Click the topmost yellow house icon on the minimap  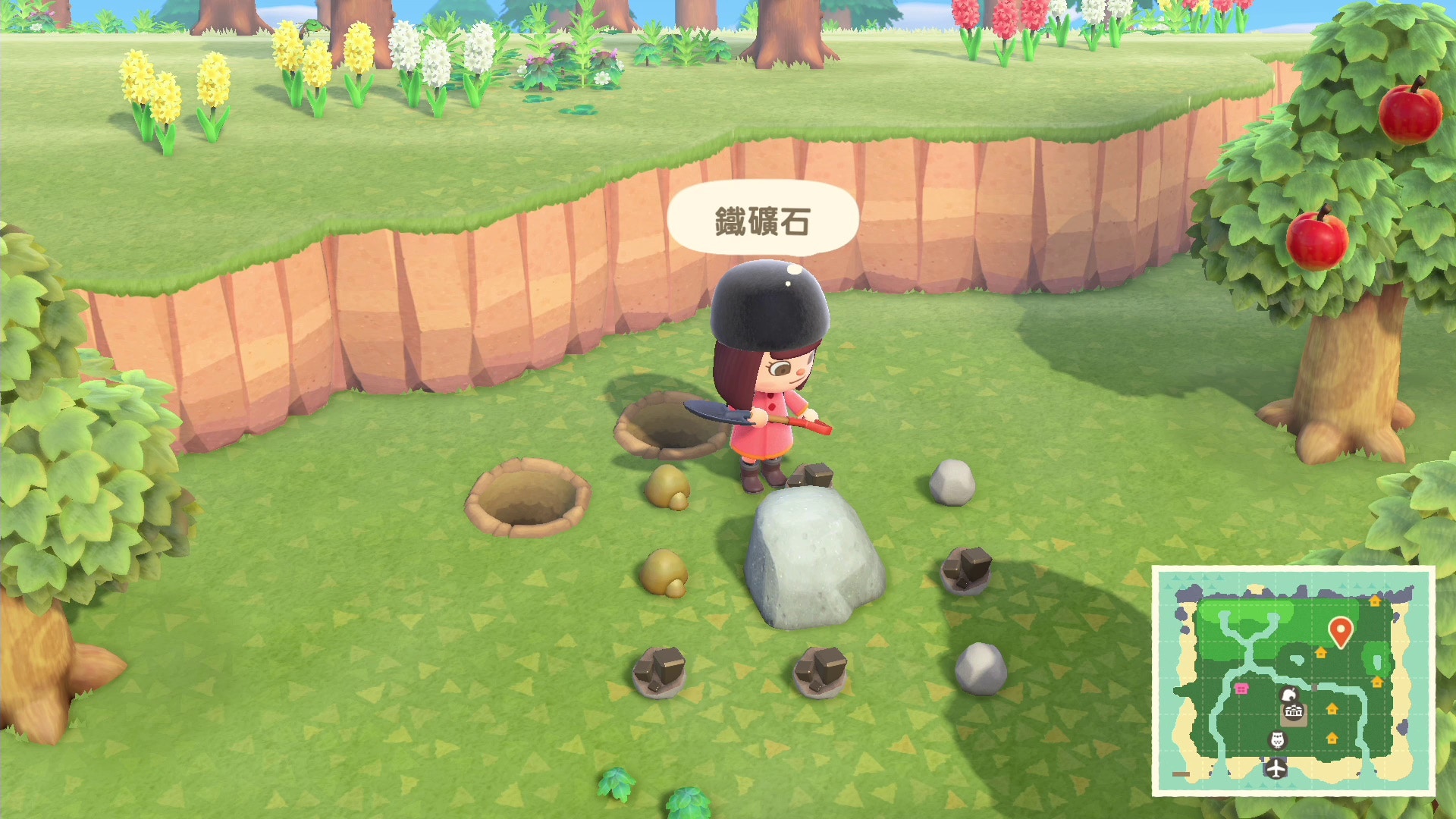1375,602
